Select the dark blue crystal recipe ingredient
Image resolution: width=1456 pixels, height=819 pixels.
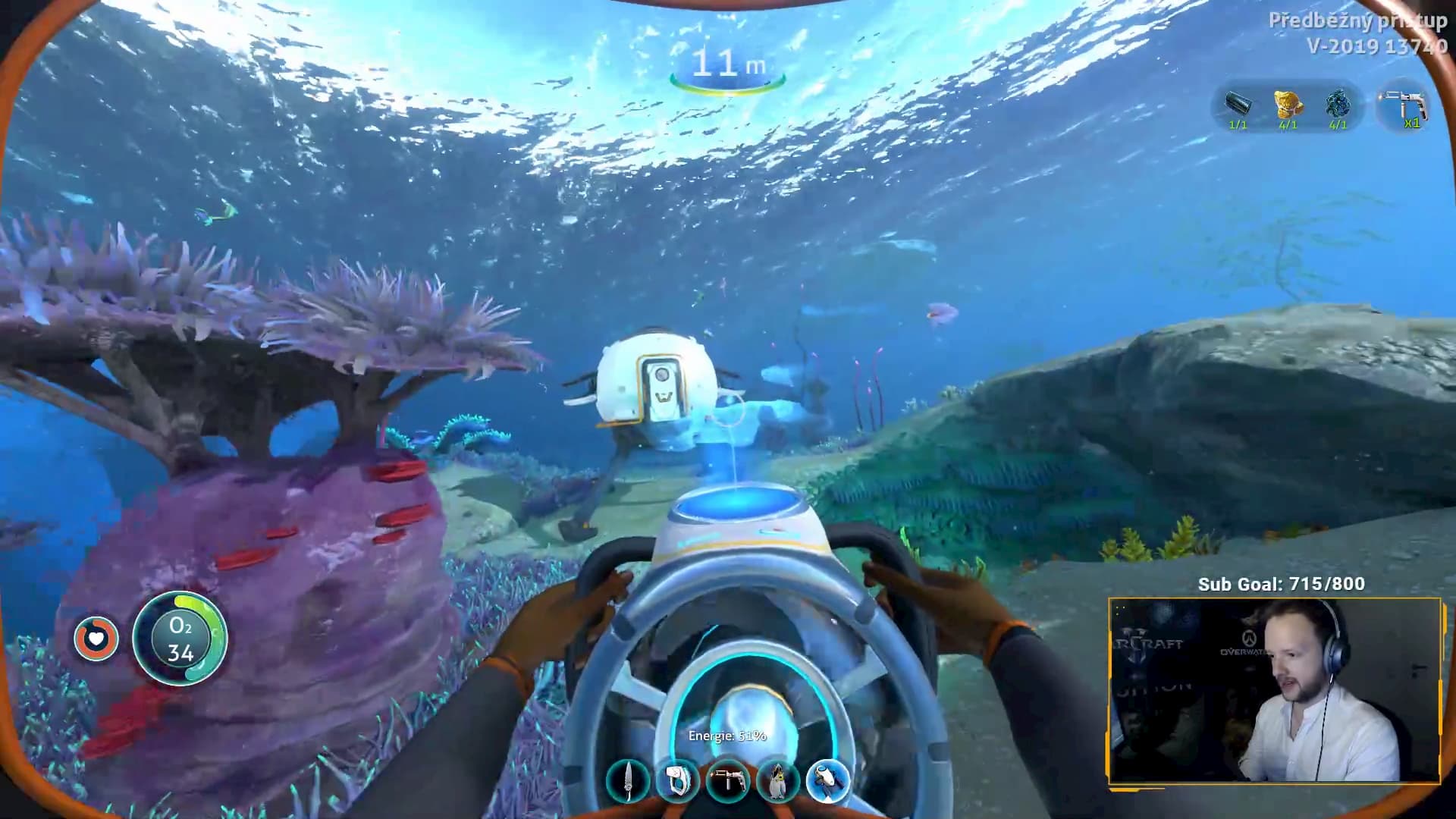pyautogui.click(x=1337, y=107)
